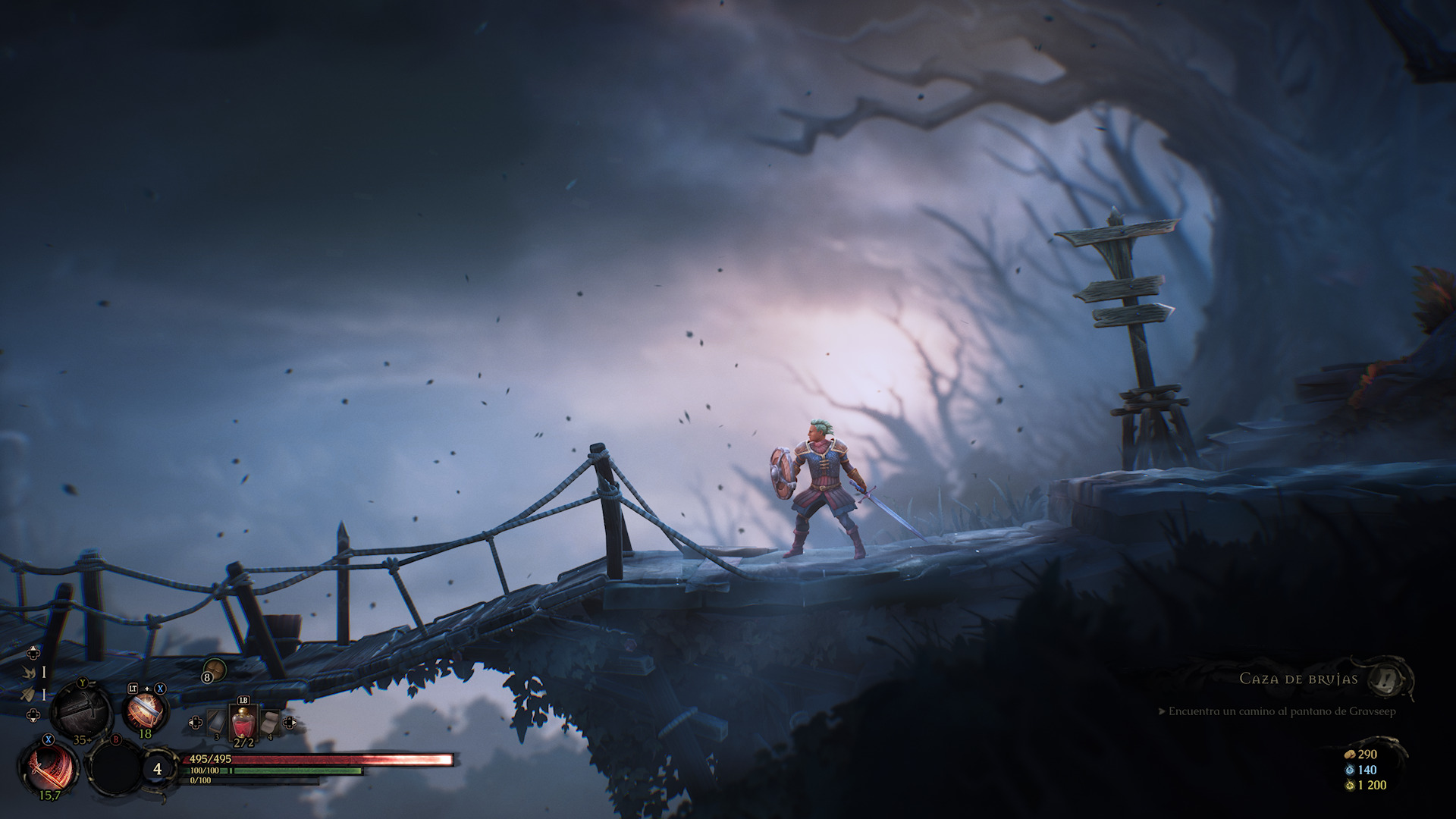Activate the red sword slash ability

49,767
